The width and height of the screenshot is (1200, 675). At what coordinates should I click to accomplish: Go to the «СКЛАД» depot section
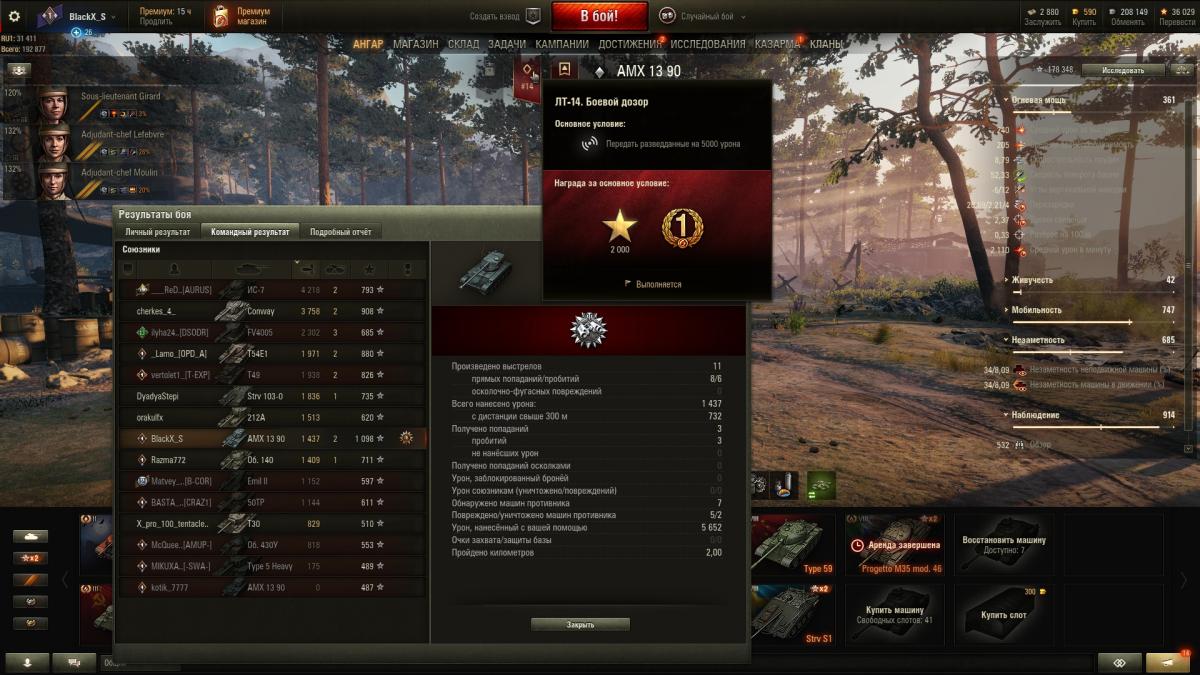(463, 44)
